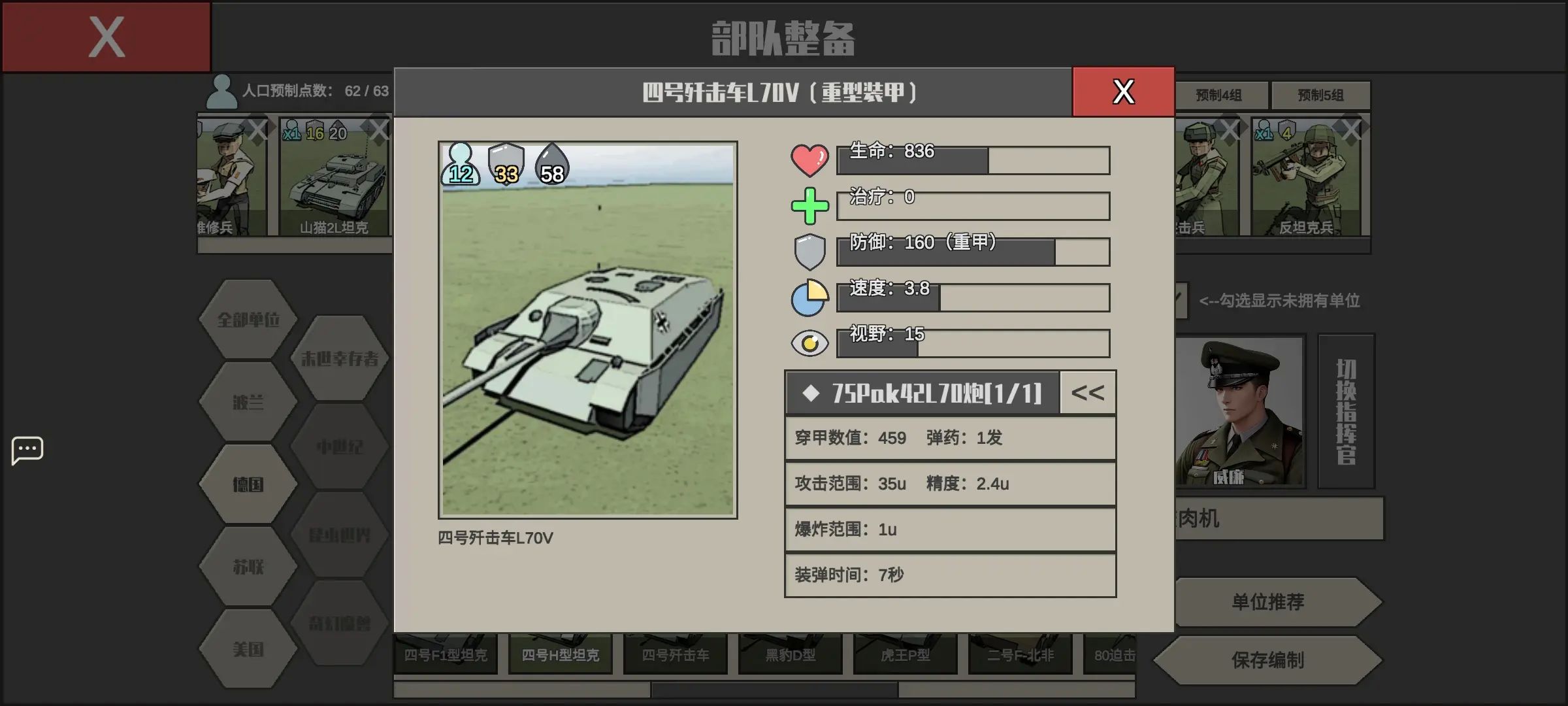1568x706 pixels.
Task: Click the speed pie-chart icon beside 速度
Action: tap(810, 297)
